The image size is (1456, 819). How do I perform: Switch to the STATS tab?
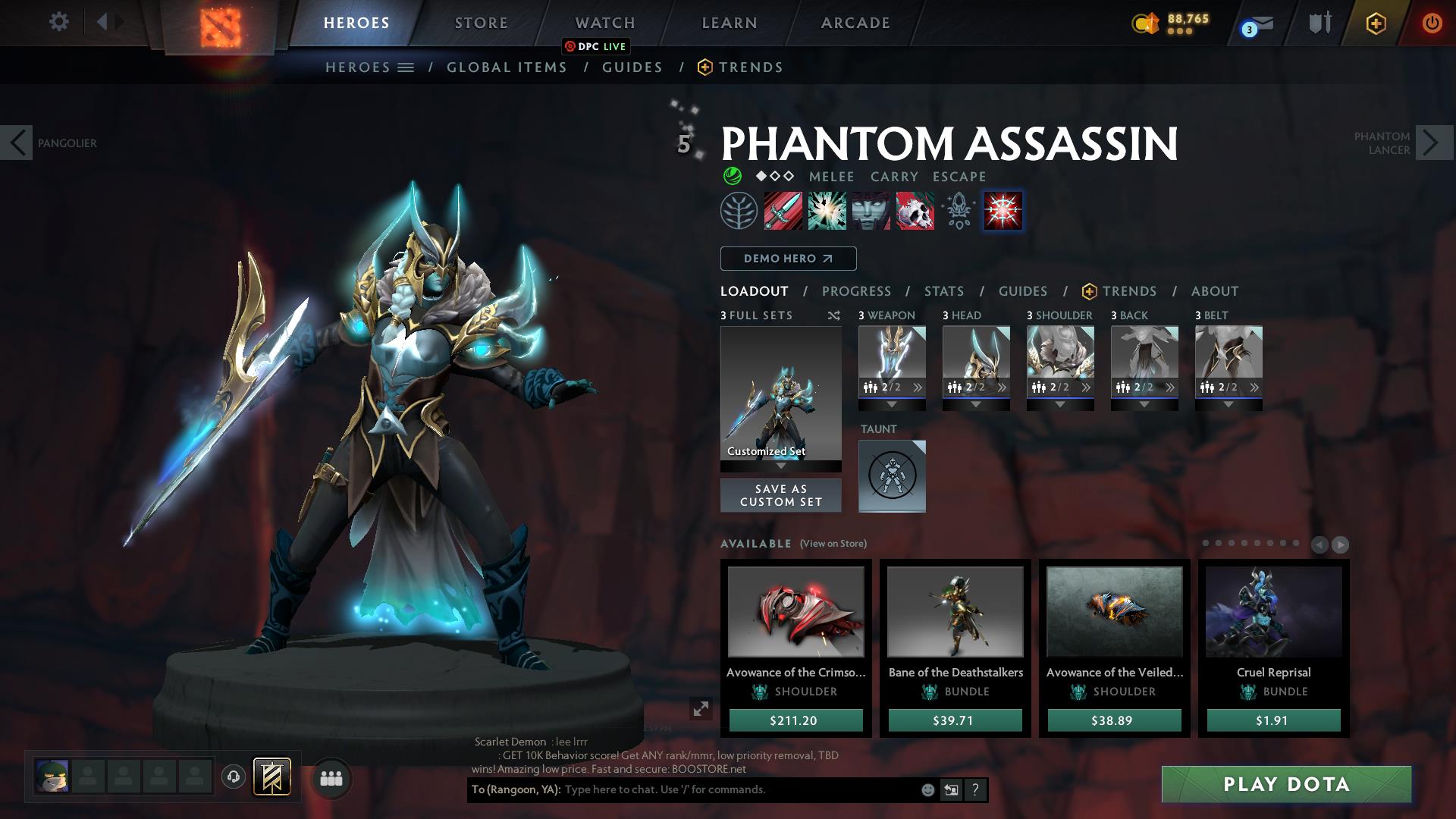tap(943, 291)
